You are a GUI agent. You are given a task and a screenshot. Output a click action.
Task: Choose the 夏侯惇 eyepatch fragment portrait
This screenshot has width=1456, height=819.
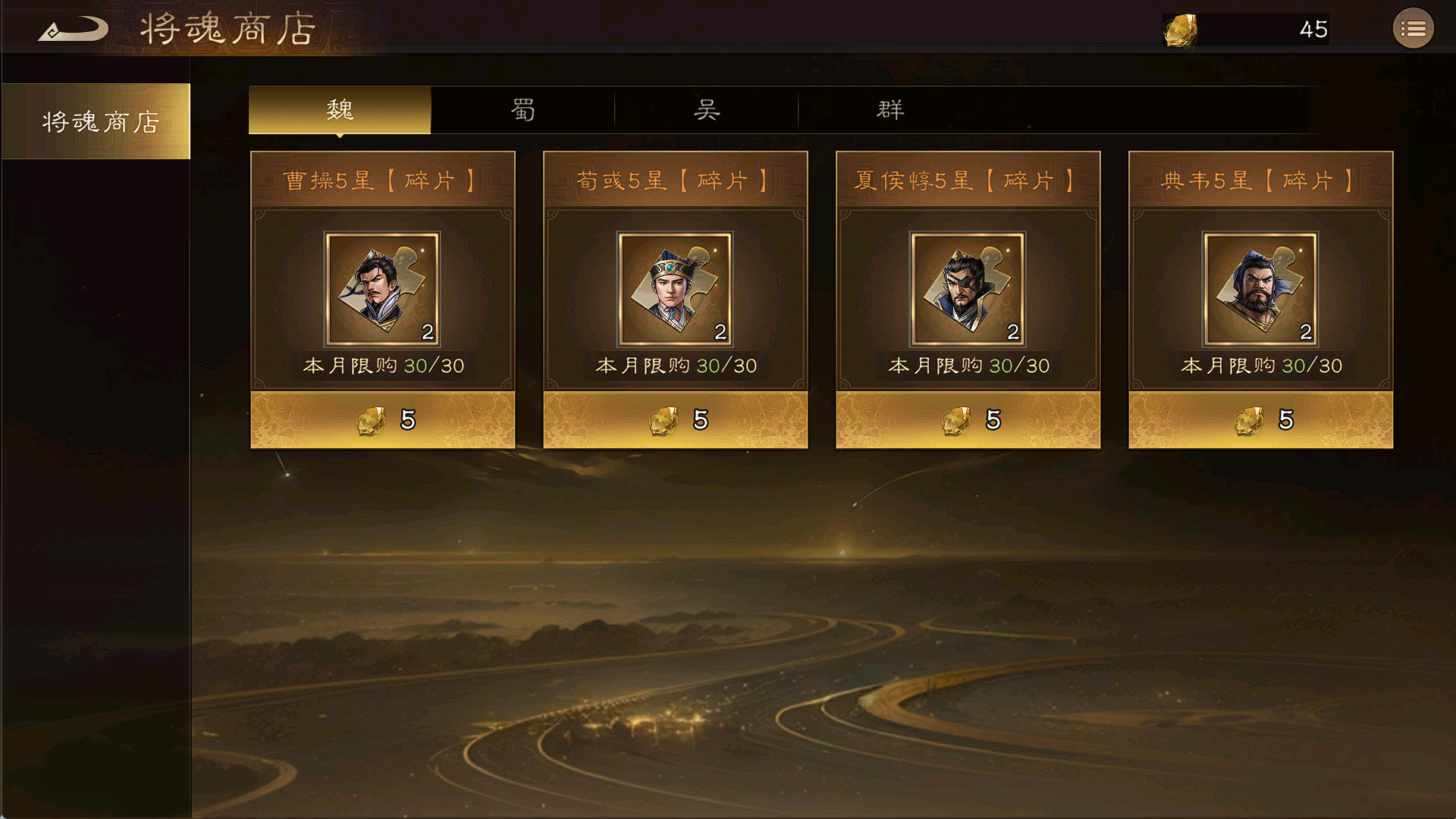pos(968,289)
